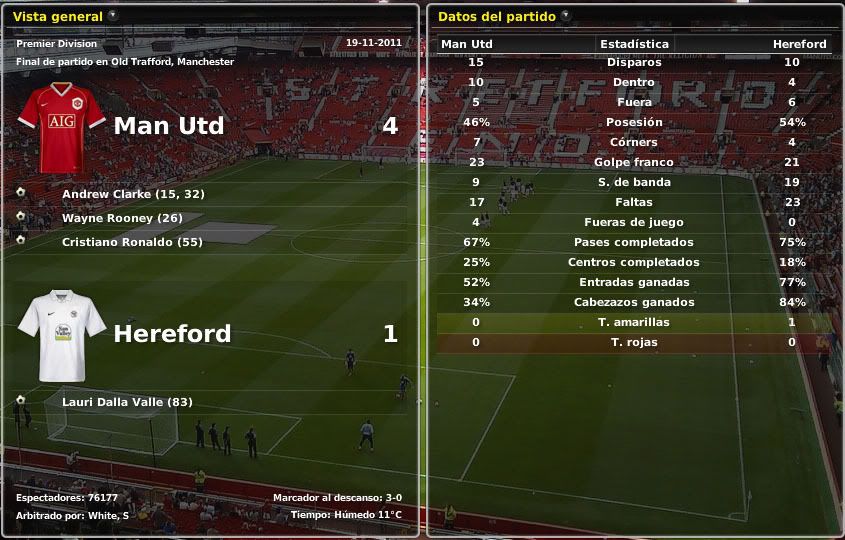Open the Datos del partido panel dropdown

[x=566, y=15]
